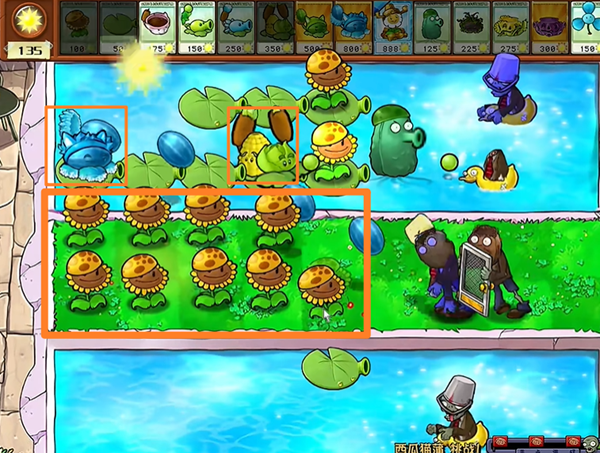The height and width of the screenshot is (453, 600).
Task: Pick the green Melon-pult seed packet
Action: (312, 25)
